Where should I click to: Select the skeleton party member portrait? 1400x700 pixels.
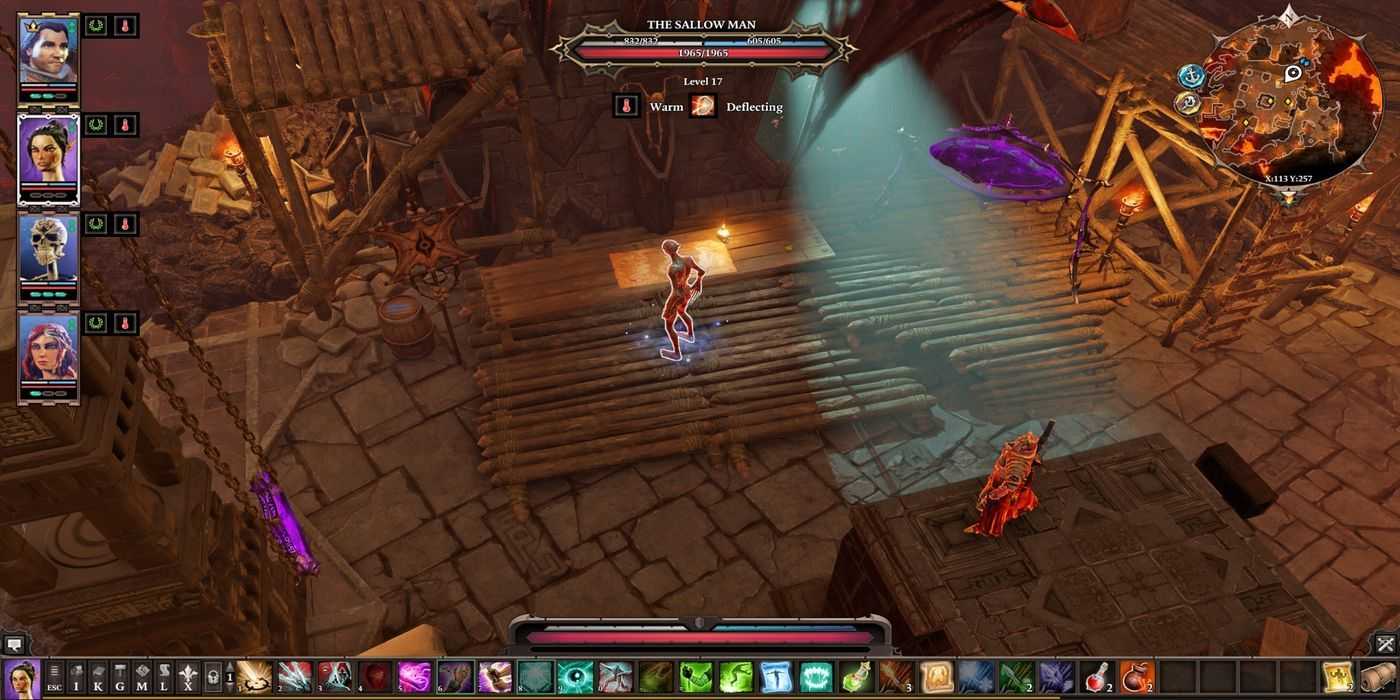(x=48, y=250)
